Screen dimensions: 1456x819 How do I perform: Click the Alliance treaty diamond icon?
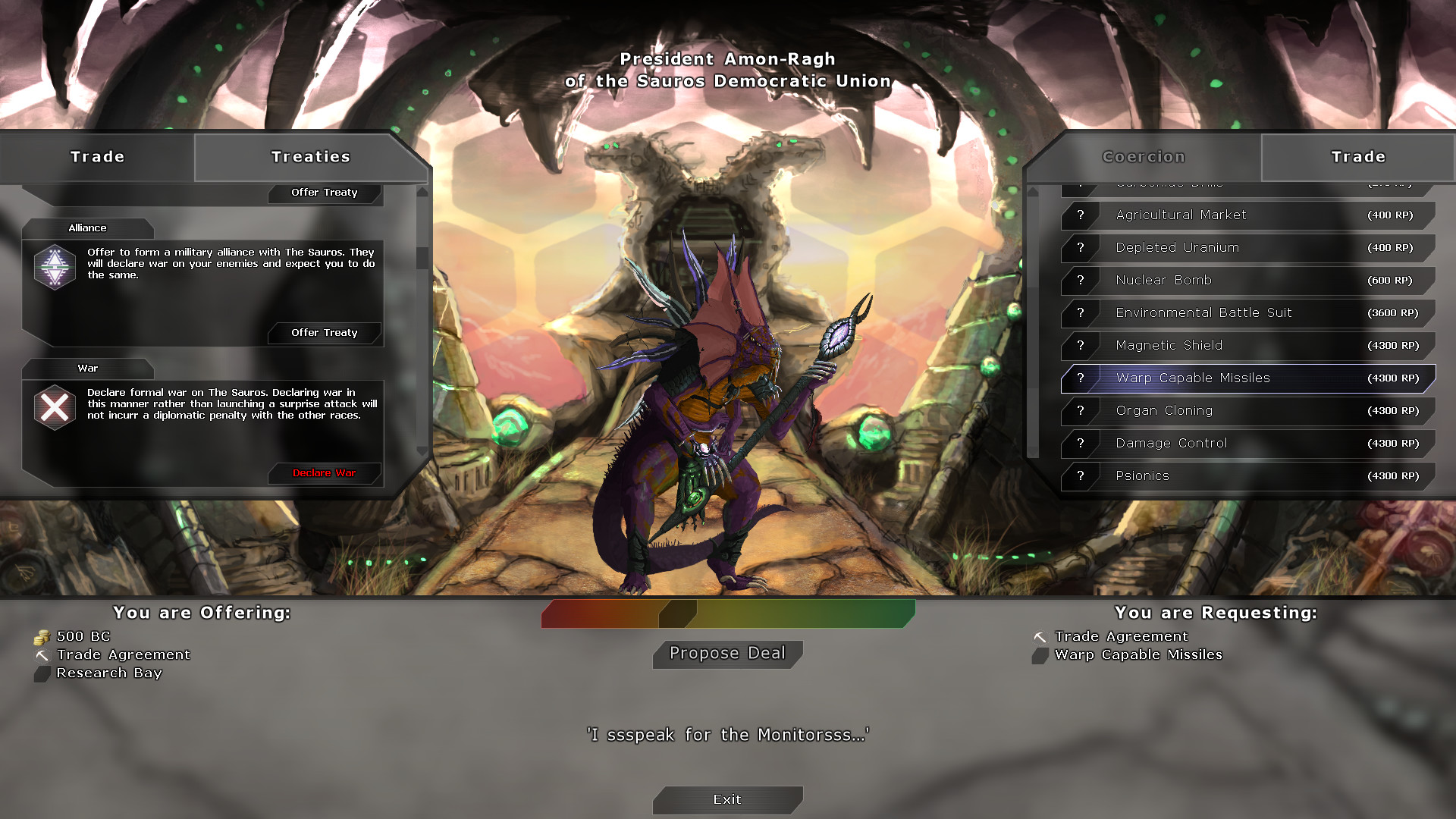tap(54, 267)
